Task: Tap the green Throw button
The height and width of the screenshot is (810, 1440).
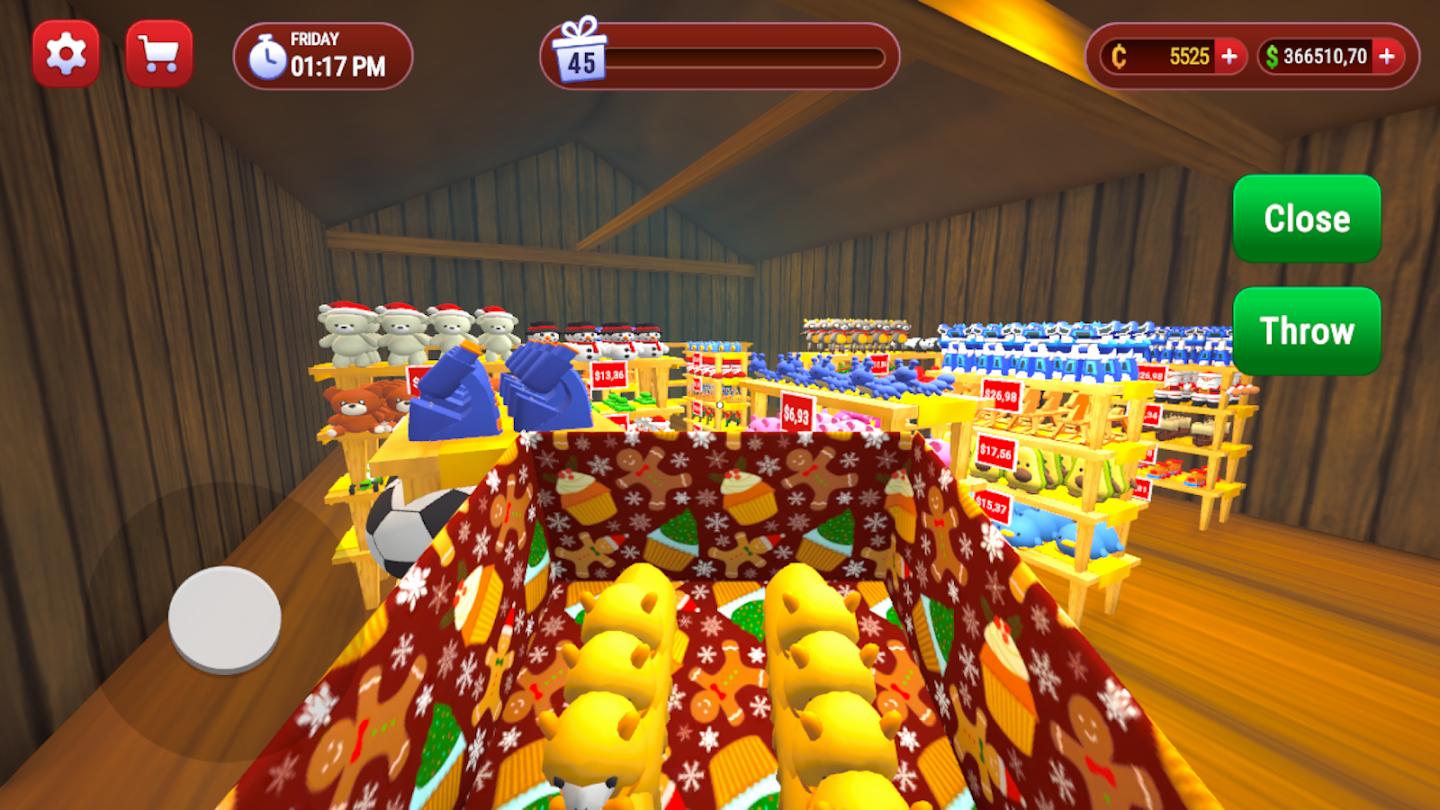Action: click(1306, 331)
